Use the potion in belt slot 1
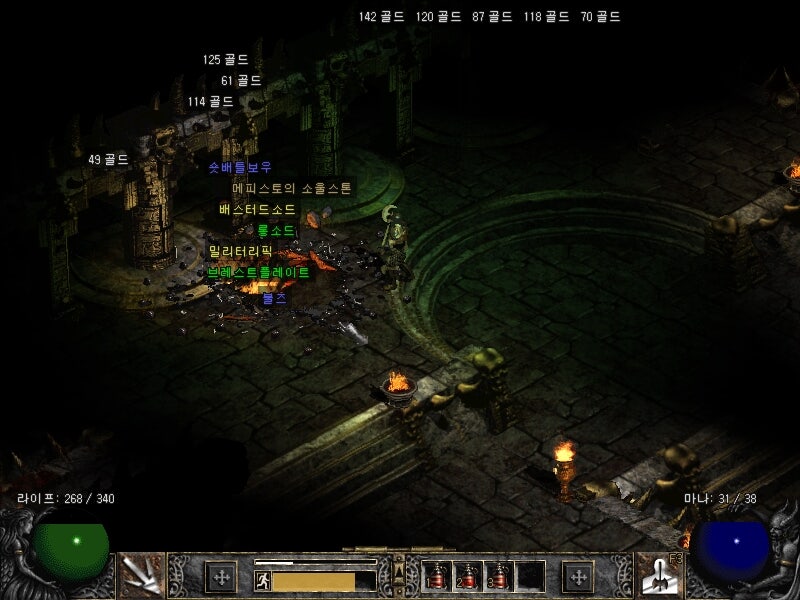The image size is (800, 600). (x=437, y=576)
